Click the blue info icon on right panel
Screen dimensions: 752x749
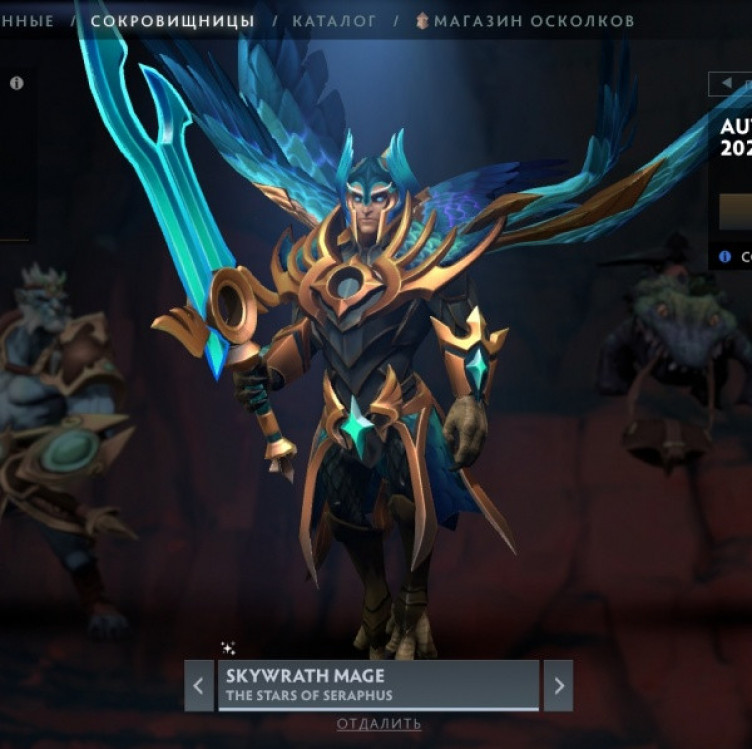(x=724, y=257)
